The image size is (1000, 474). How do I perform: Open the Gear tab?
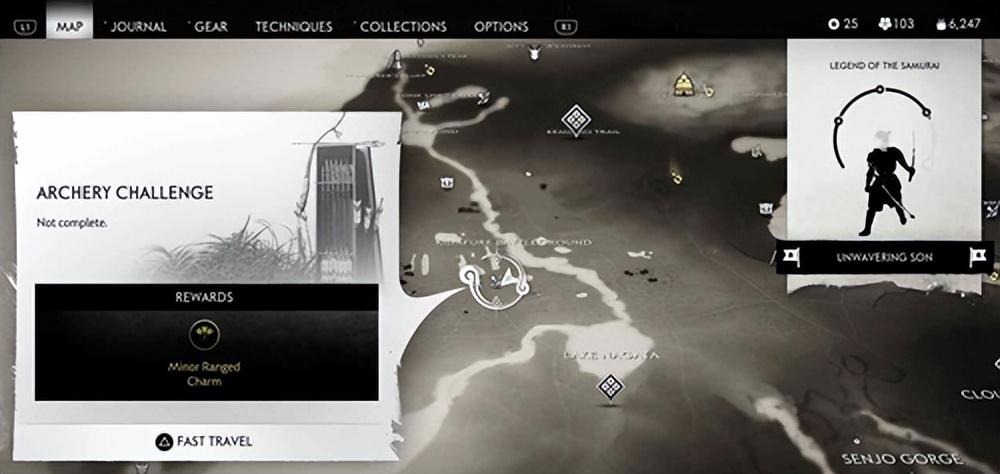pos(210,26)
